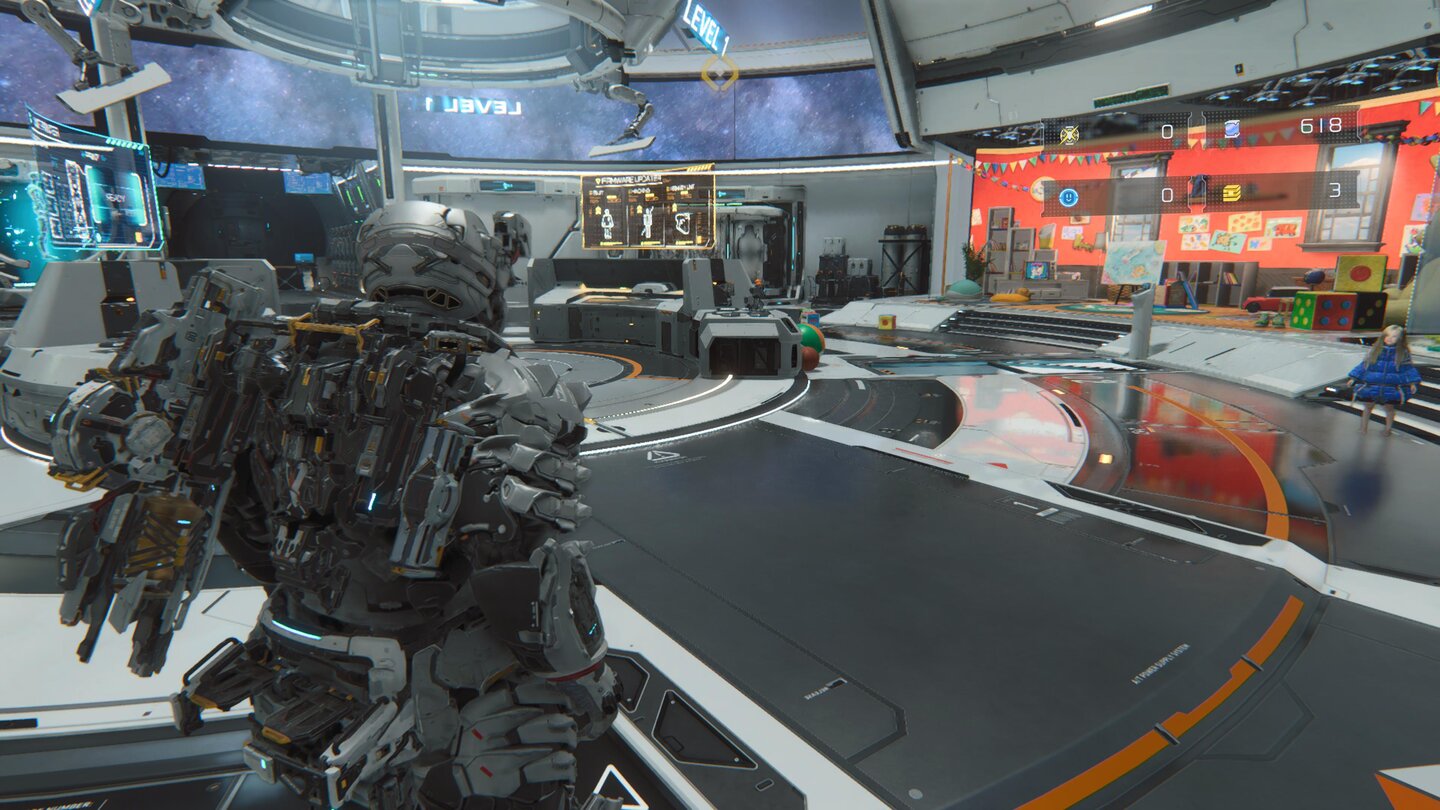Click the yellow waypoint diamond under the LEVEL 1 sign
Image resolution: width=1440 pixels, height=810 pixels.
coord(718,72)
